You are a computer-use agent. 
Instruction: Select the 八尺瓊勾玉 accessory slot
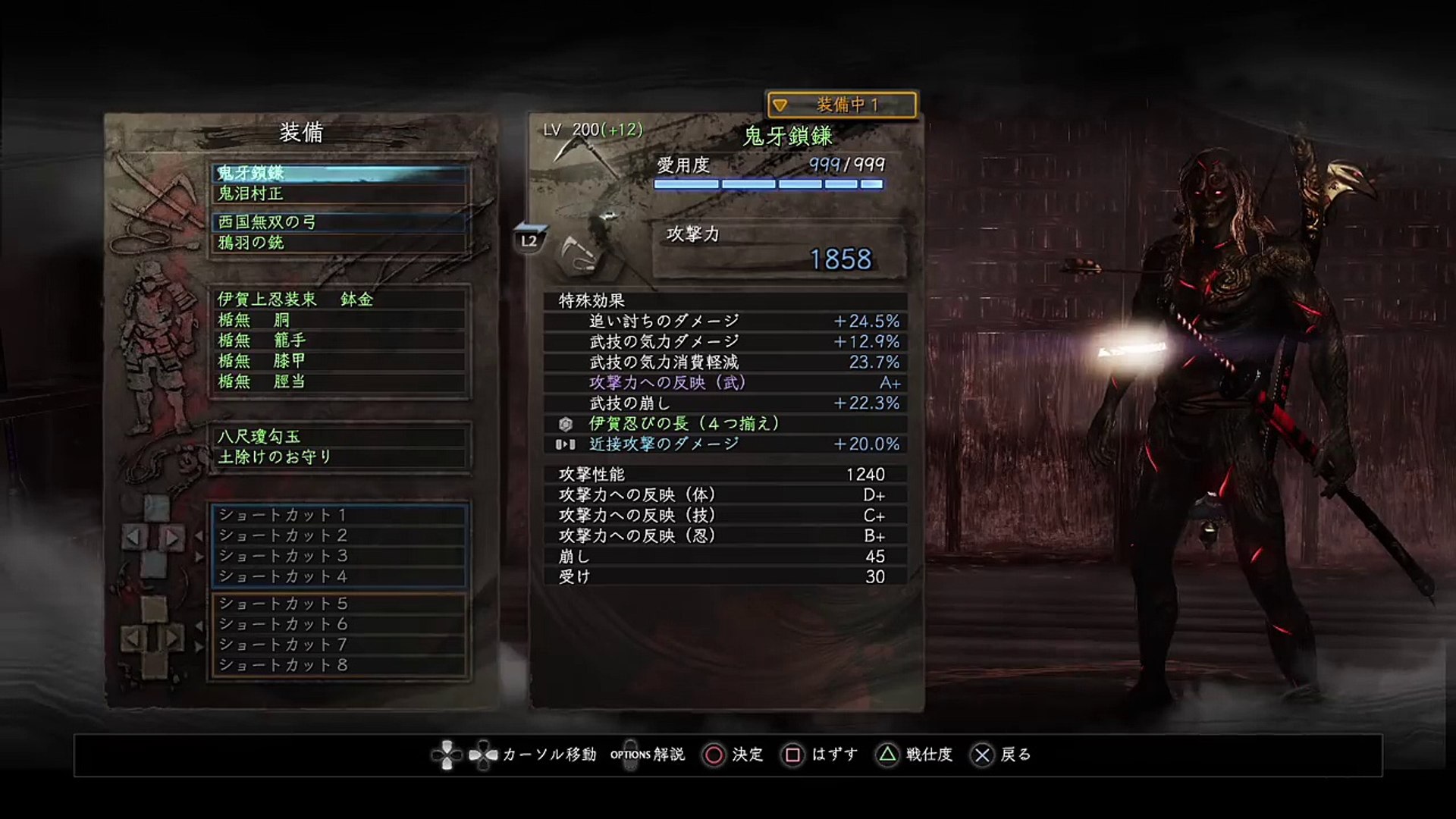coord(339,437)
